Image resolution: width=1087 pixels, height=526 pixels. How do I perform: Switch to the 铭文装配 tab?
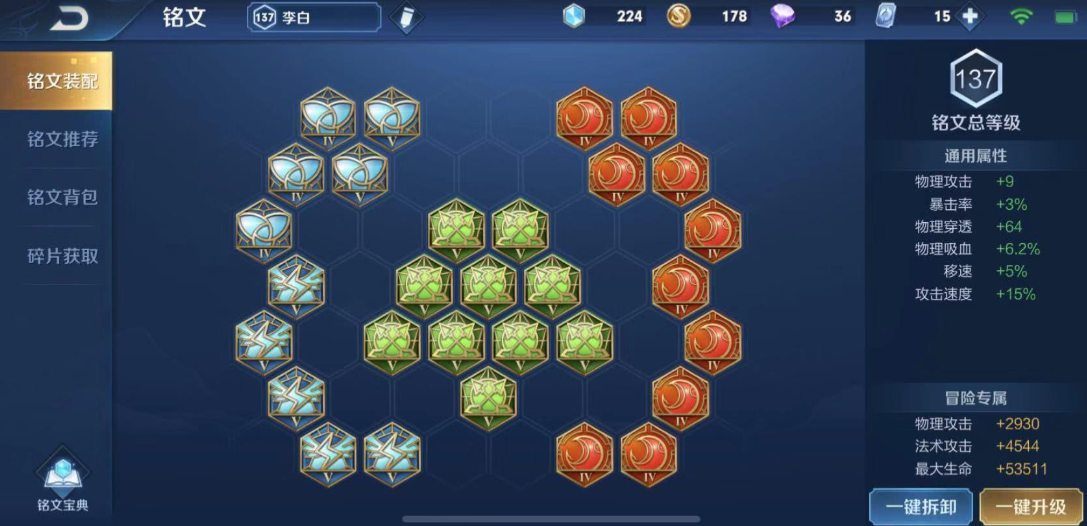click(62, 81)
